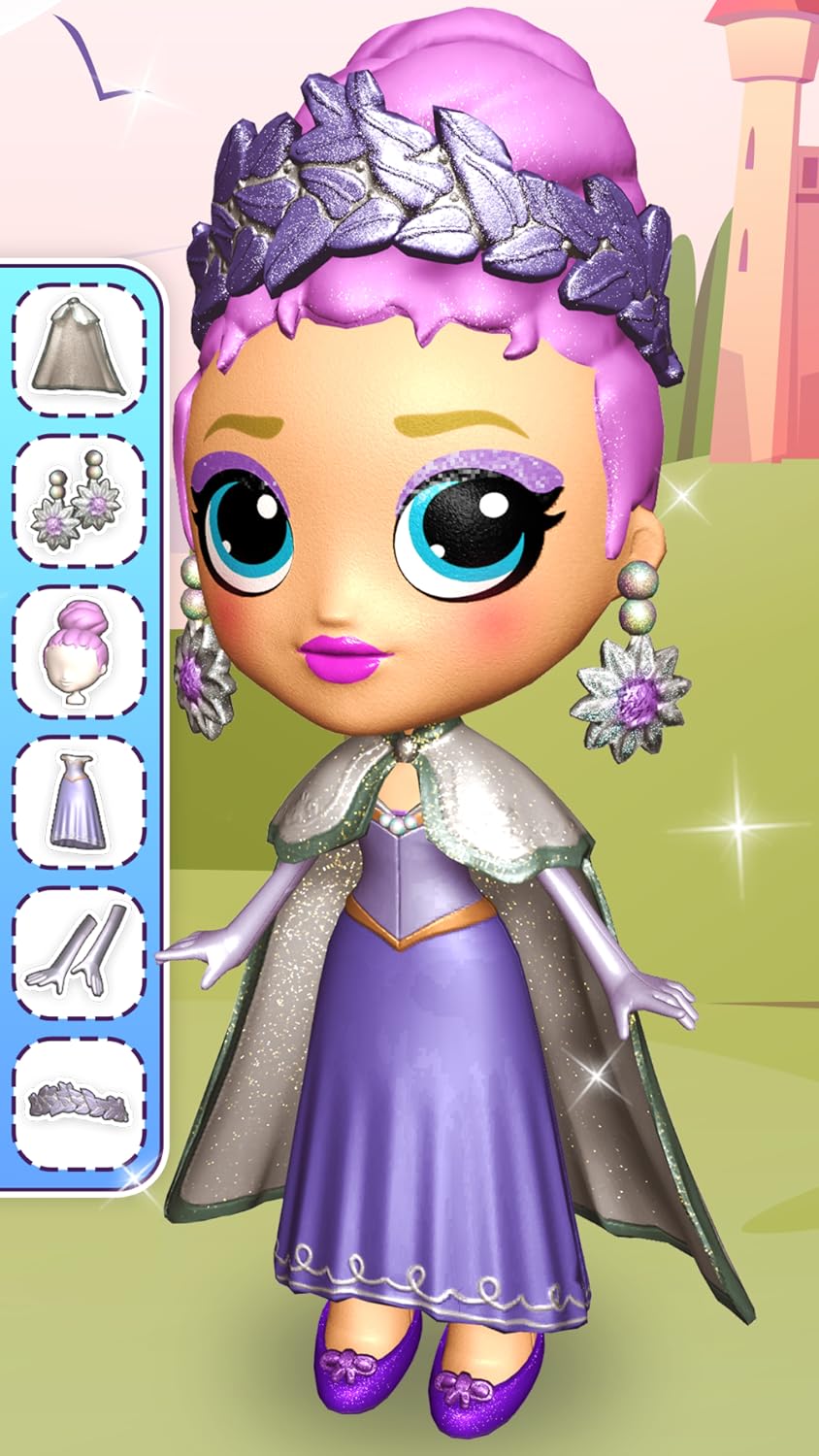This screenshot has width=819, height=1456.
Task: Open the pink hair bun slot
Action: [79, 651]
